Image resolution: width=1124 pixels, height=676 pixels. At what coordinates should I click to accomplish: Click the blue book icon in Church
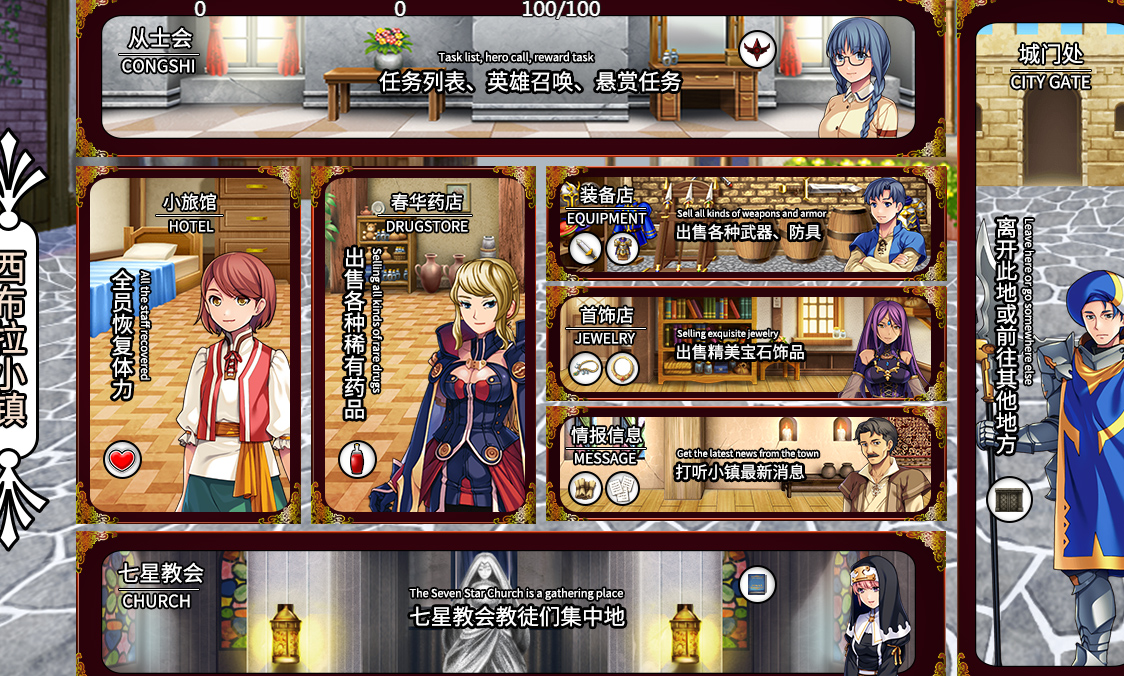(757, 584)
